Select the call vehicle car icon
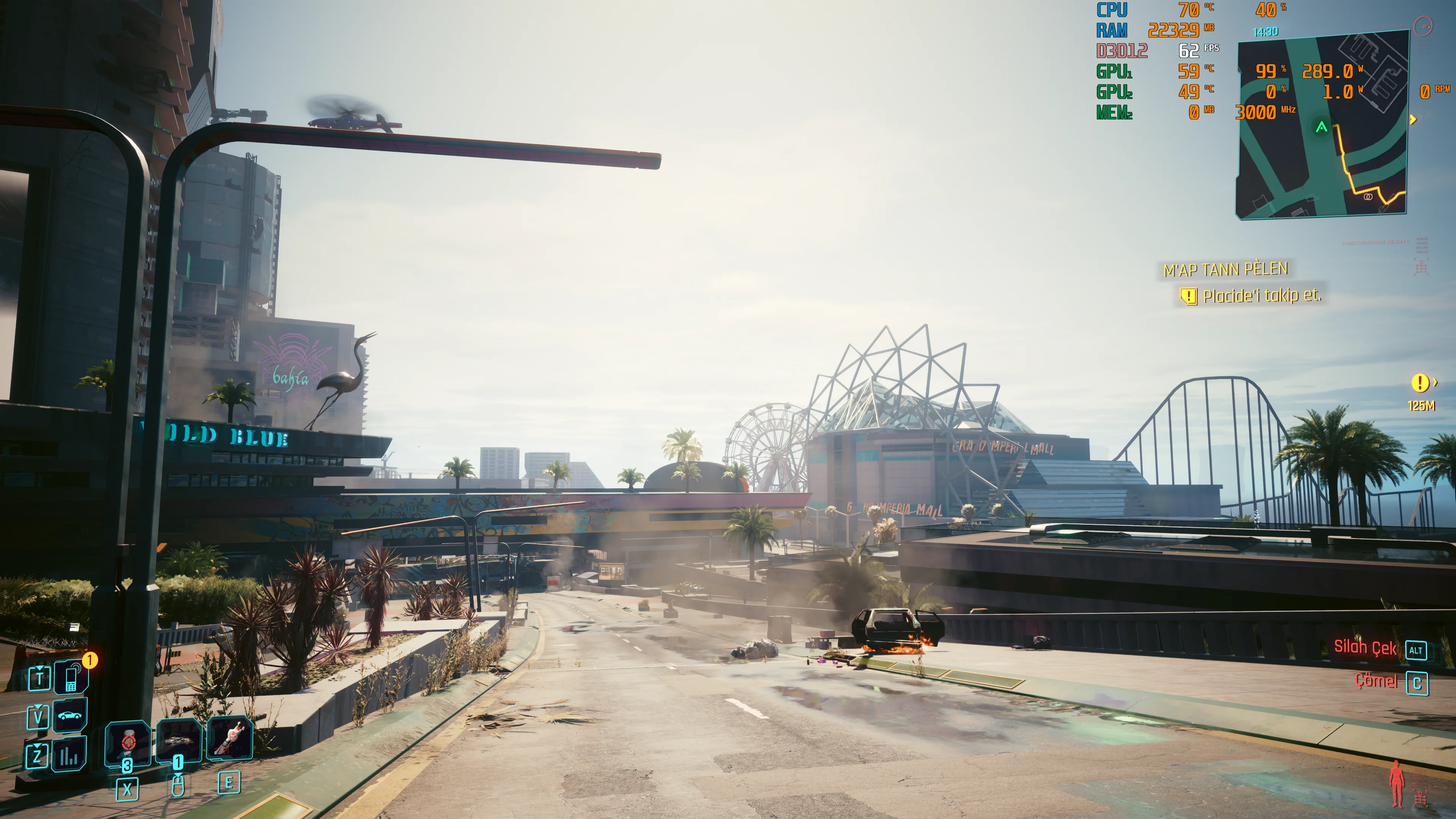Viewport: 1456px width, 819px height. [x=70, y=715]
